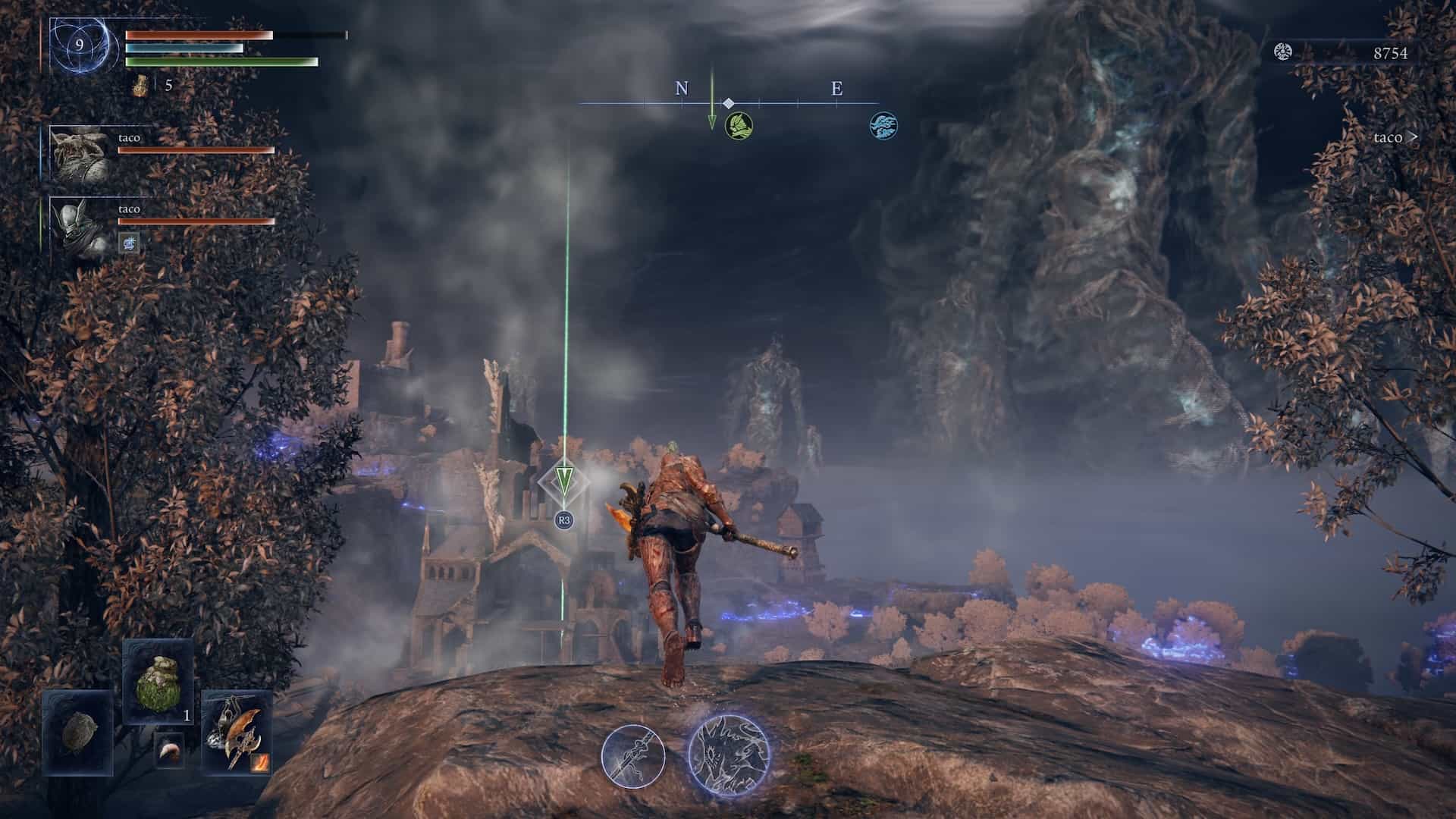Click the rune currency icon

(x=1282, y=52)
